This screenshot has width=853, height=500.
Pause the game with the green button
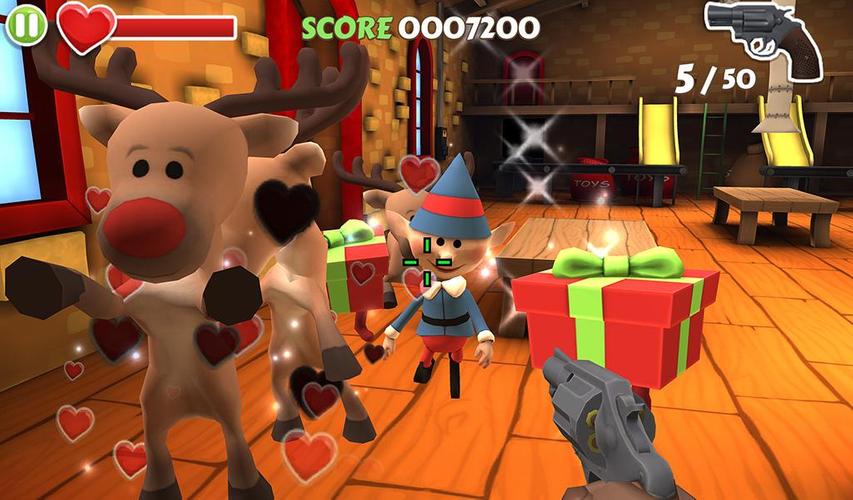(26, 24)
